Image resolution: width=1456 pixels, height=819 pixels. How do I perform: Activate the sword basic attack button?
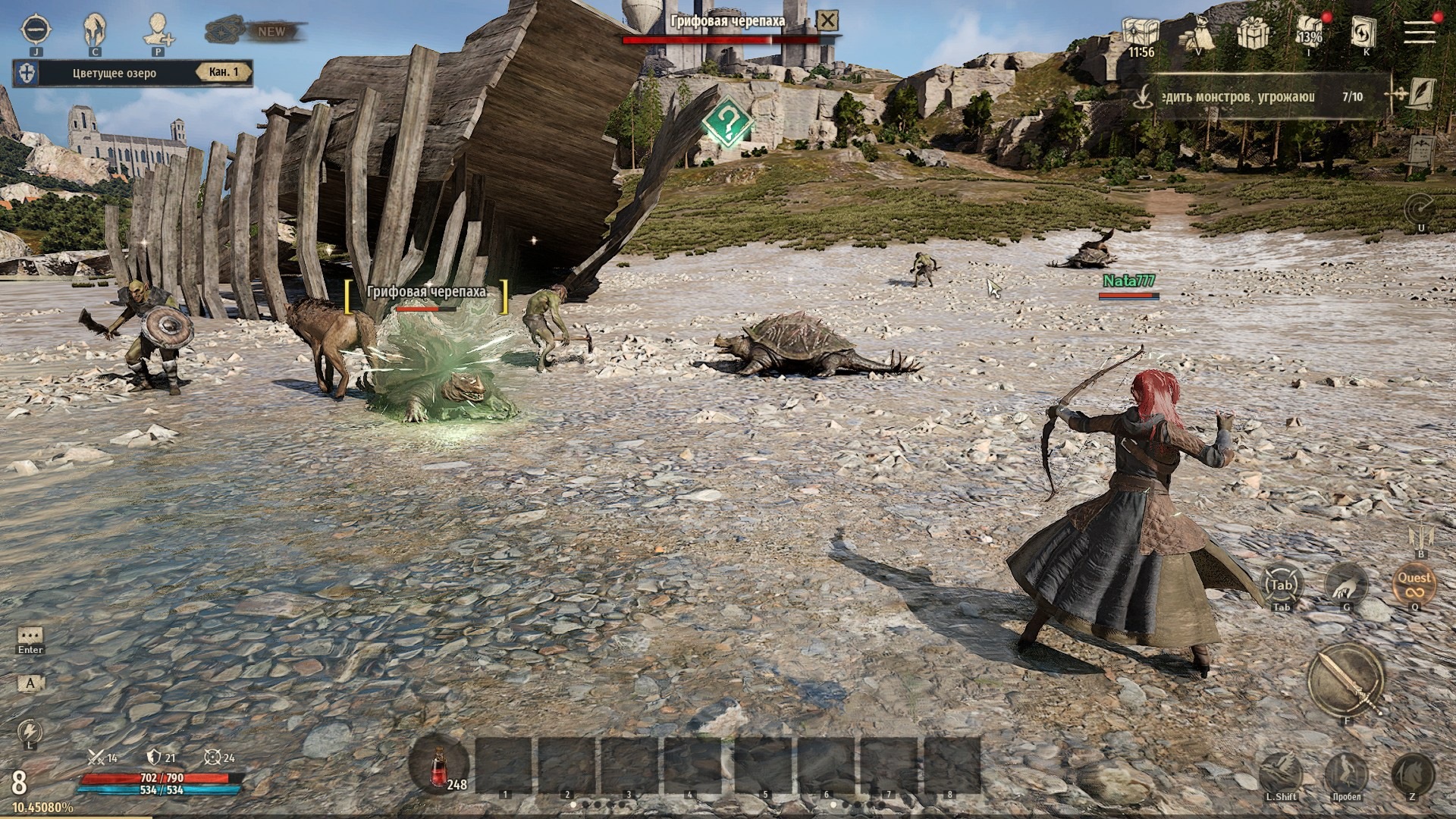(x=1347, y=679)
